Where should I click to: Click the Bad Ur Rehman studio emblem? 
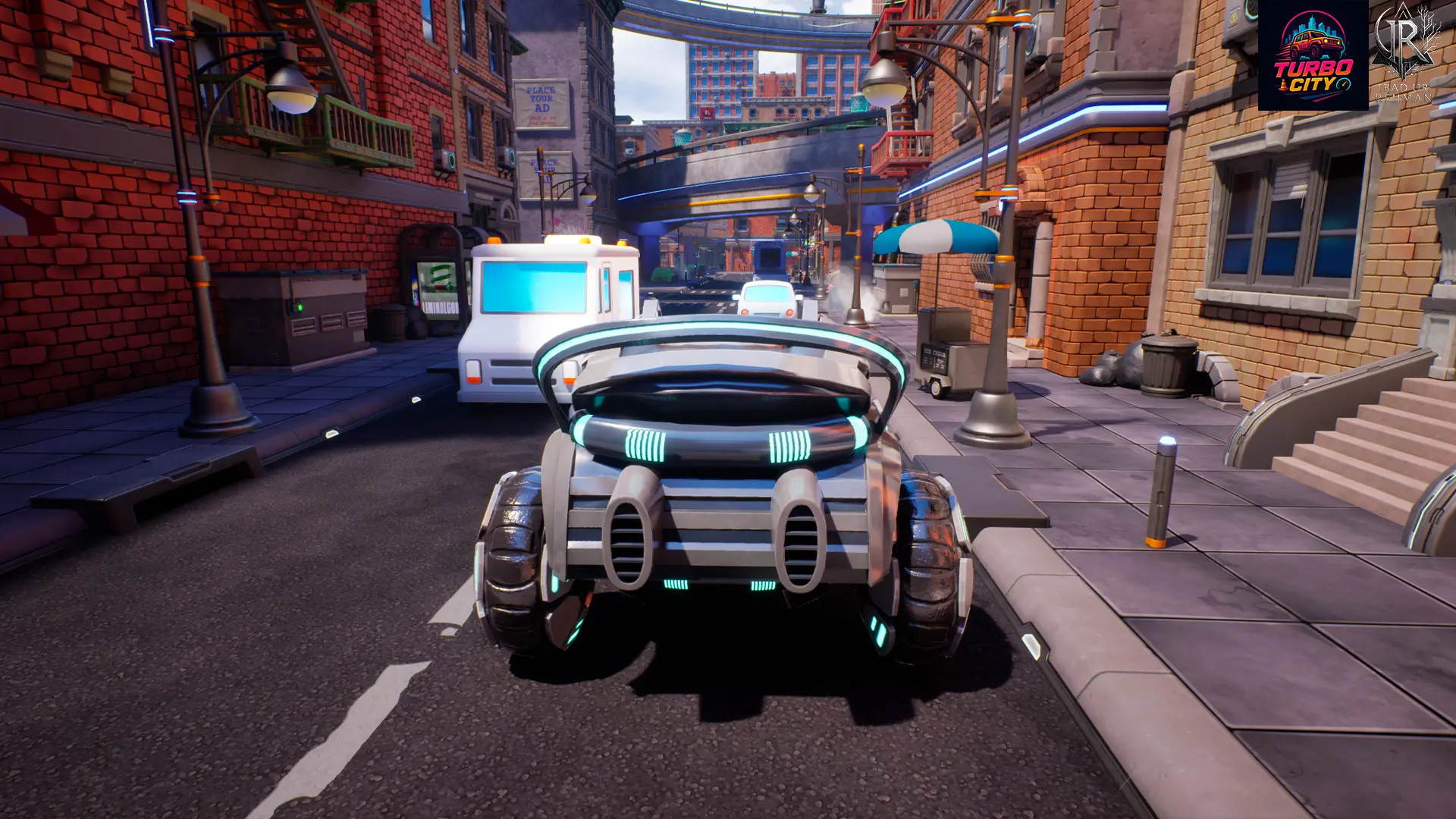tap(1404, 52)
